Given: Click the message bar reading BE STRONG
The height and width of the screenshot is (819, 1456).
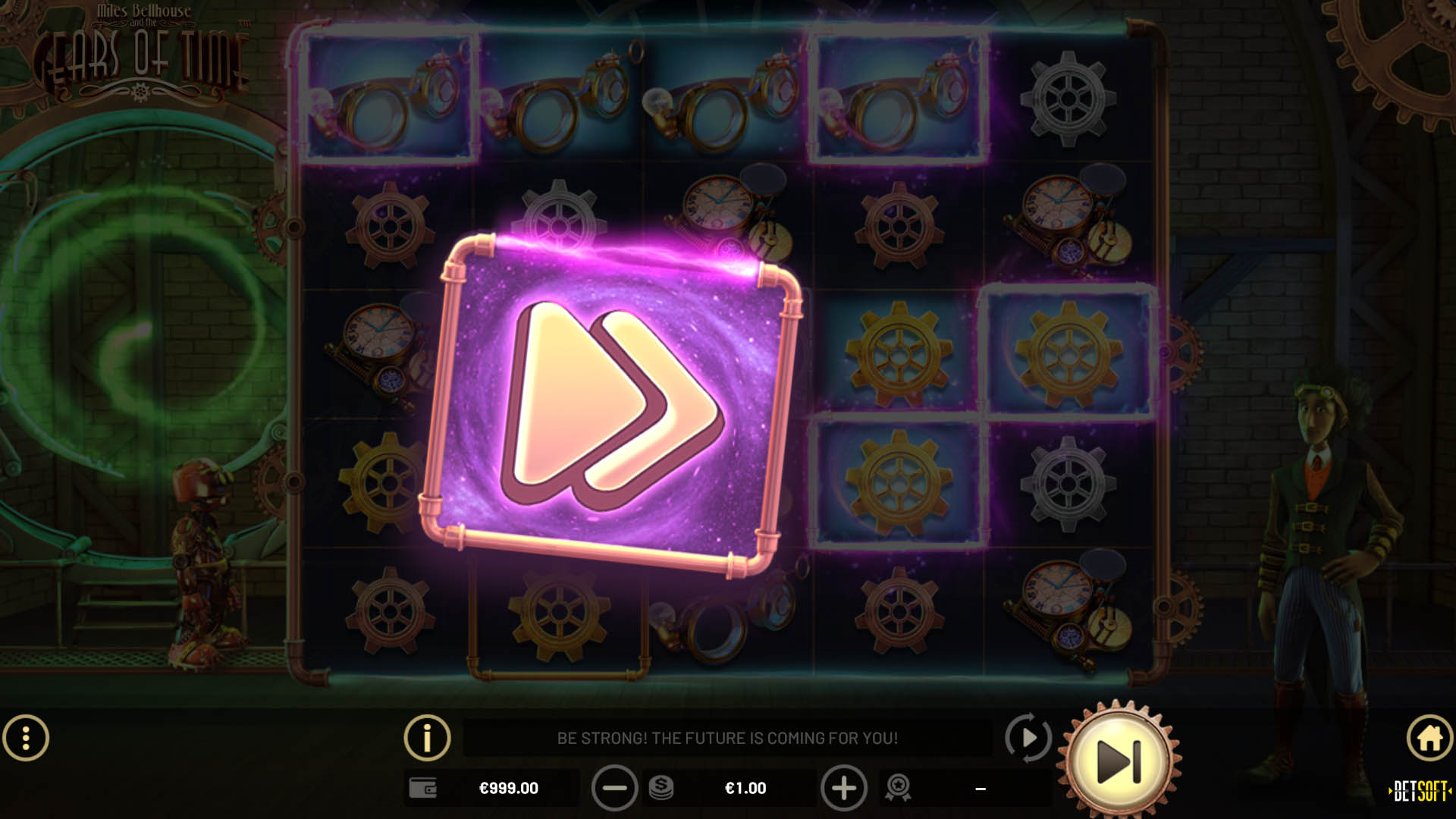Looking at the screenshot, I should pyautogui.click(x=726, y=736).
